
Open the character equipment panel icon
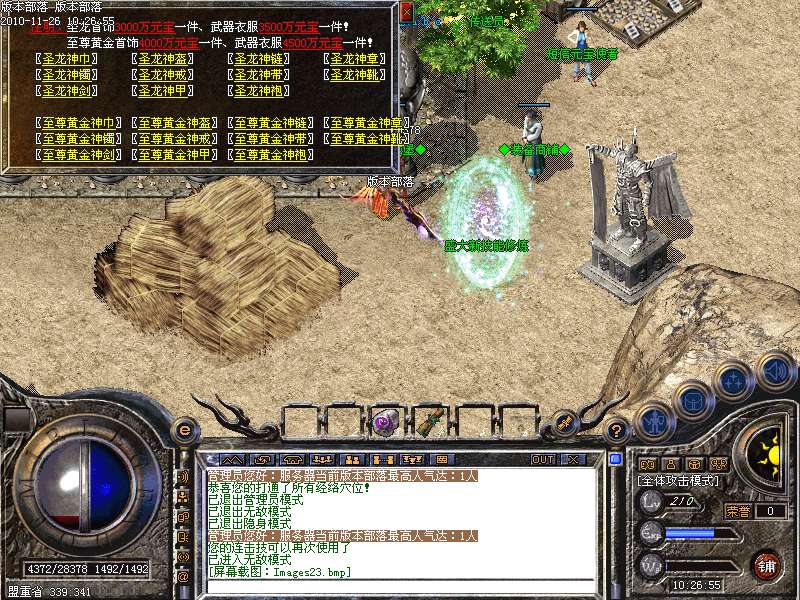653,420
